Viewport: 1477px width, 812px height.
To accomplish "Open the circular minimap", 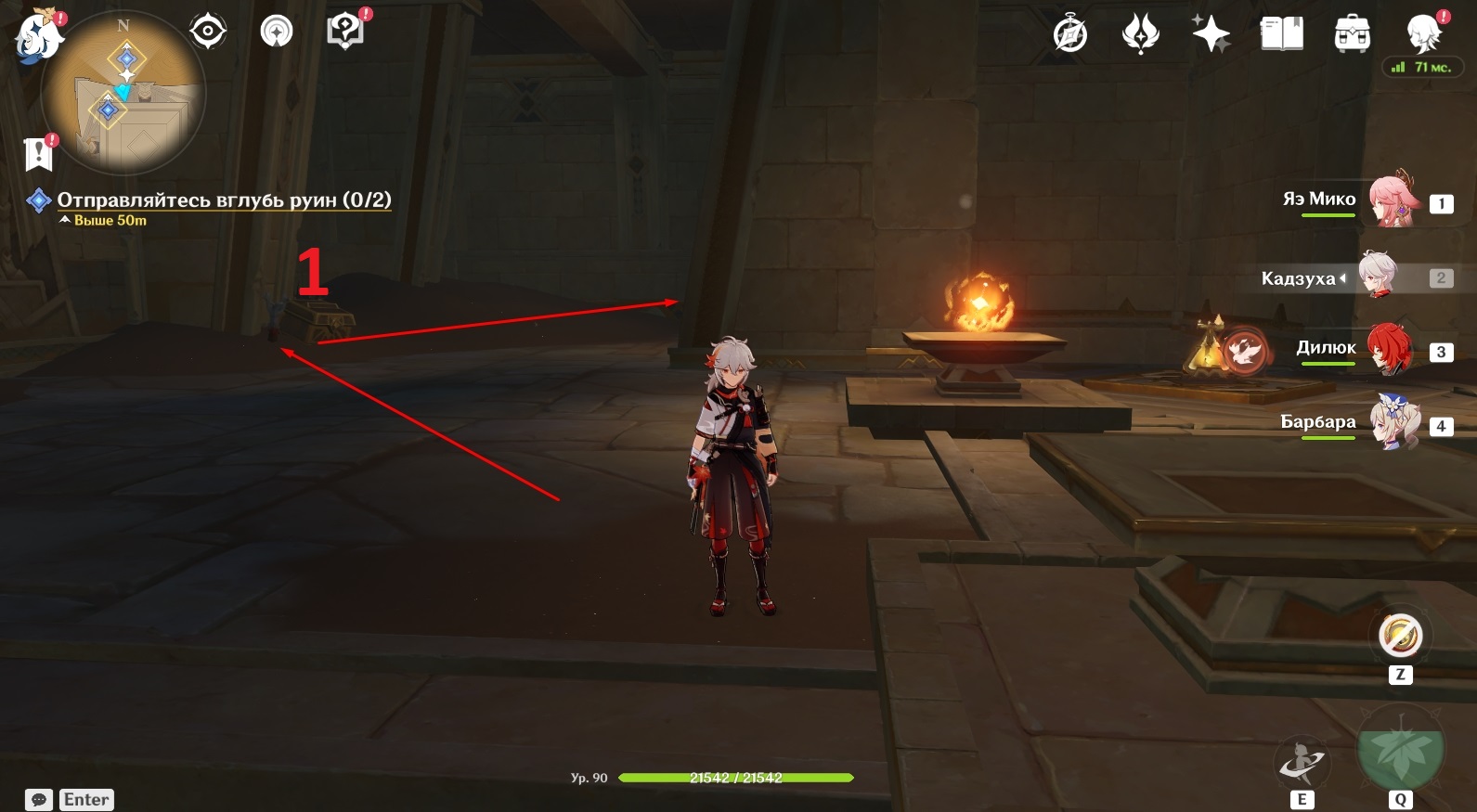I will pyautogui.click(x=123, y=95).
